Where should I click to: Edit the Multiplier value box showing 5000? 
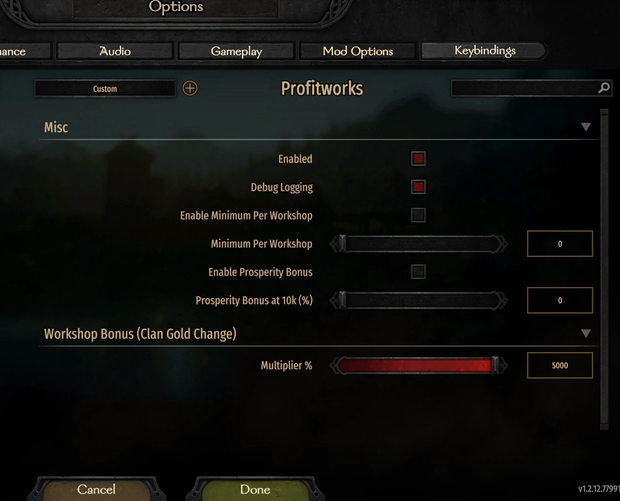(560, 366)
